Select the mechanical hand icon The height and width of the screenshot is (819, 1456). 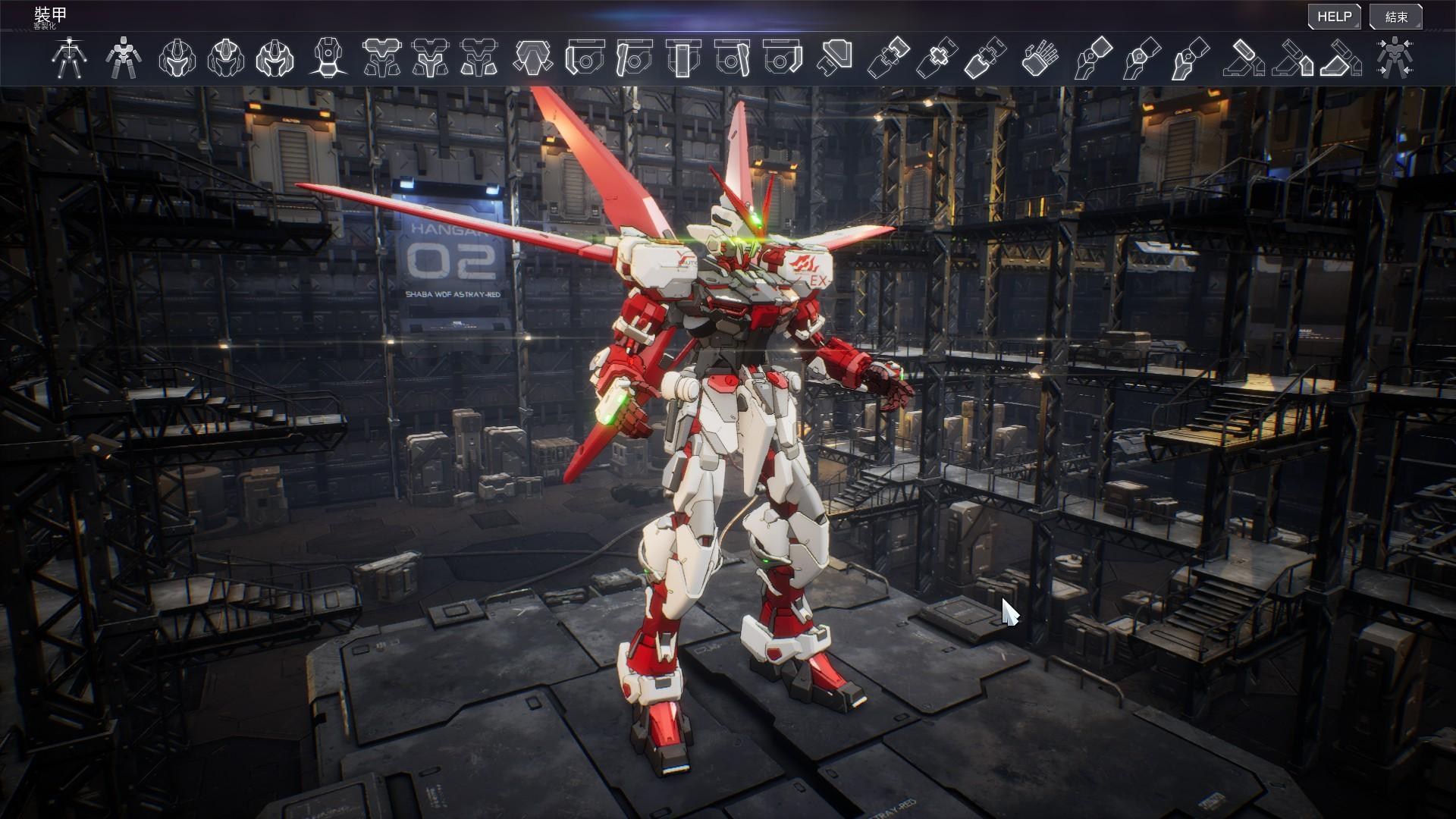[1040, 58]
